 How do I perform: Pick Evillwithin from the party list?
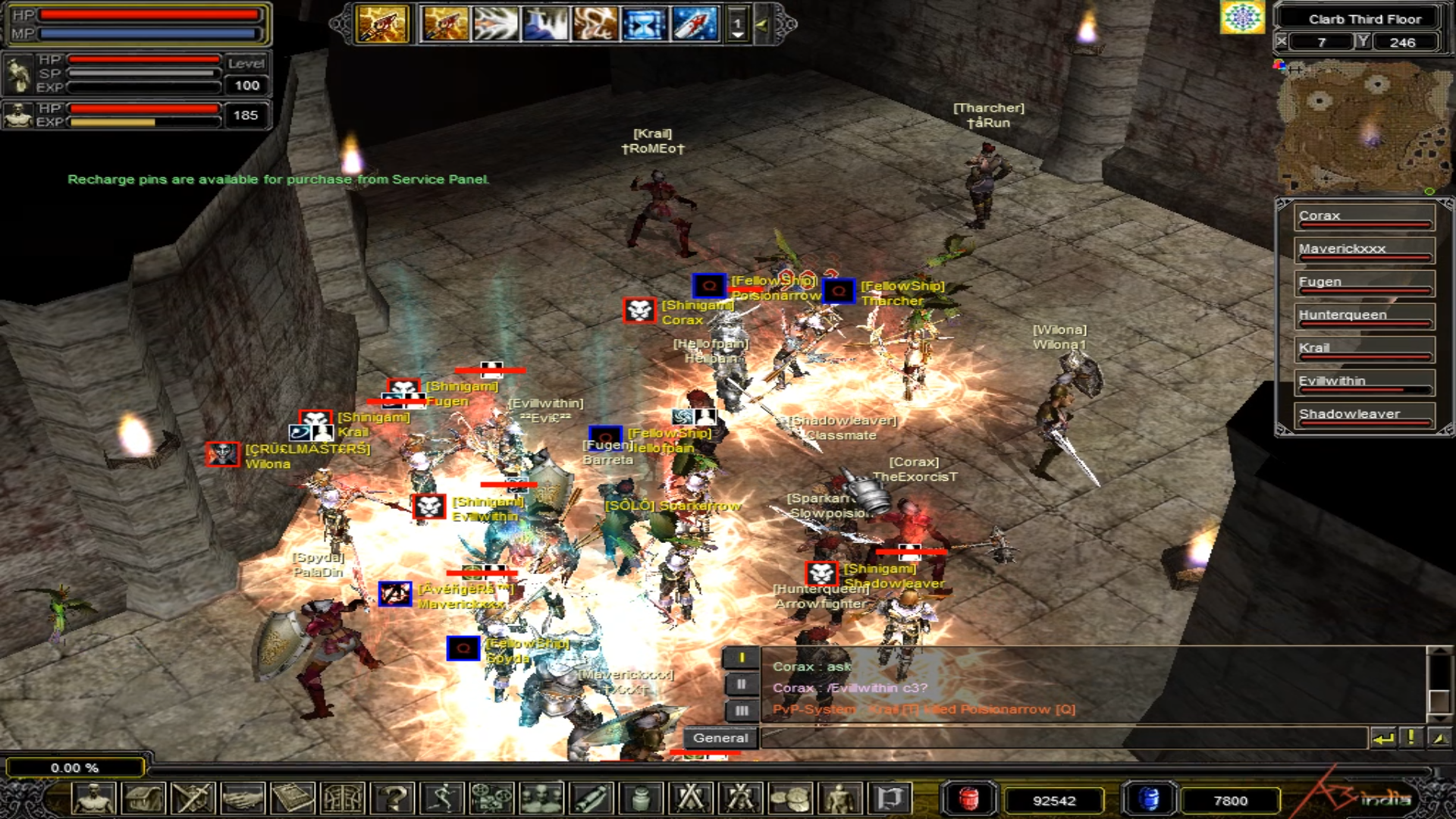click(1363, 382)
